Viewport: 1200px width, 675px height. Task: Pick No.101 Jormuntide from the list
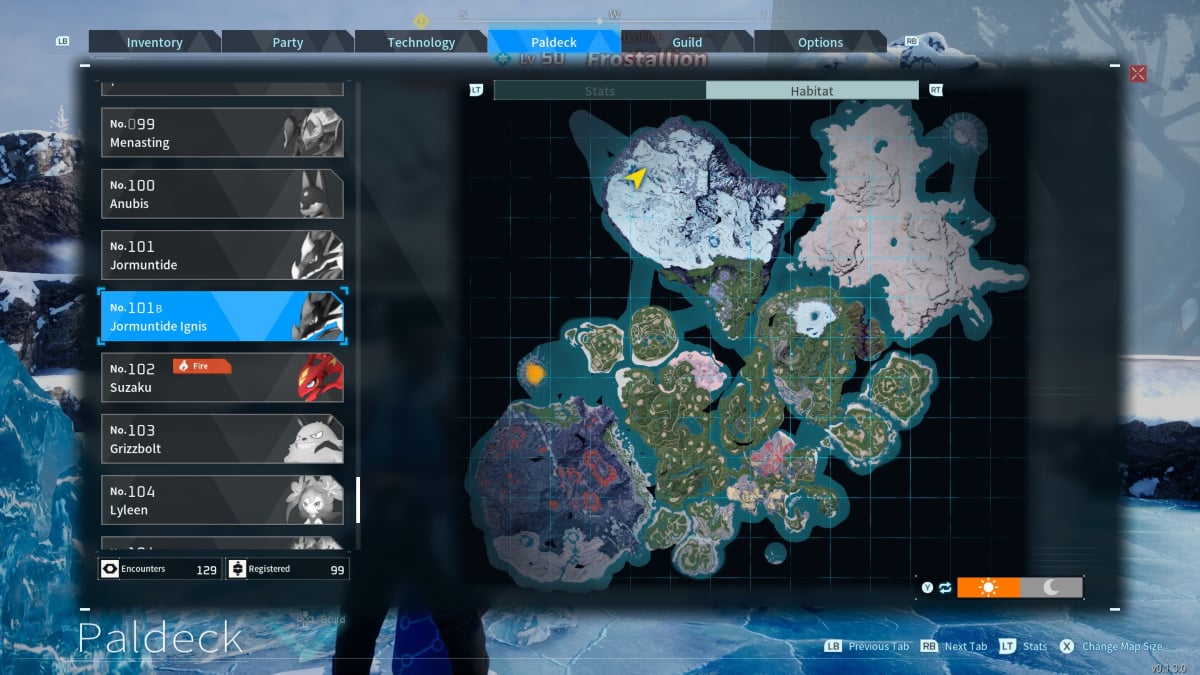(222, 255)
